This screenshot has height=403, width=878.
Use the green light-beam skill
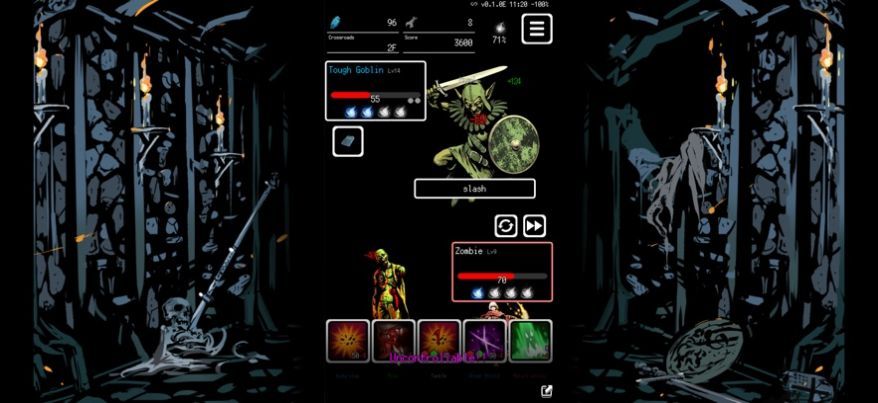coord(530,341)
